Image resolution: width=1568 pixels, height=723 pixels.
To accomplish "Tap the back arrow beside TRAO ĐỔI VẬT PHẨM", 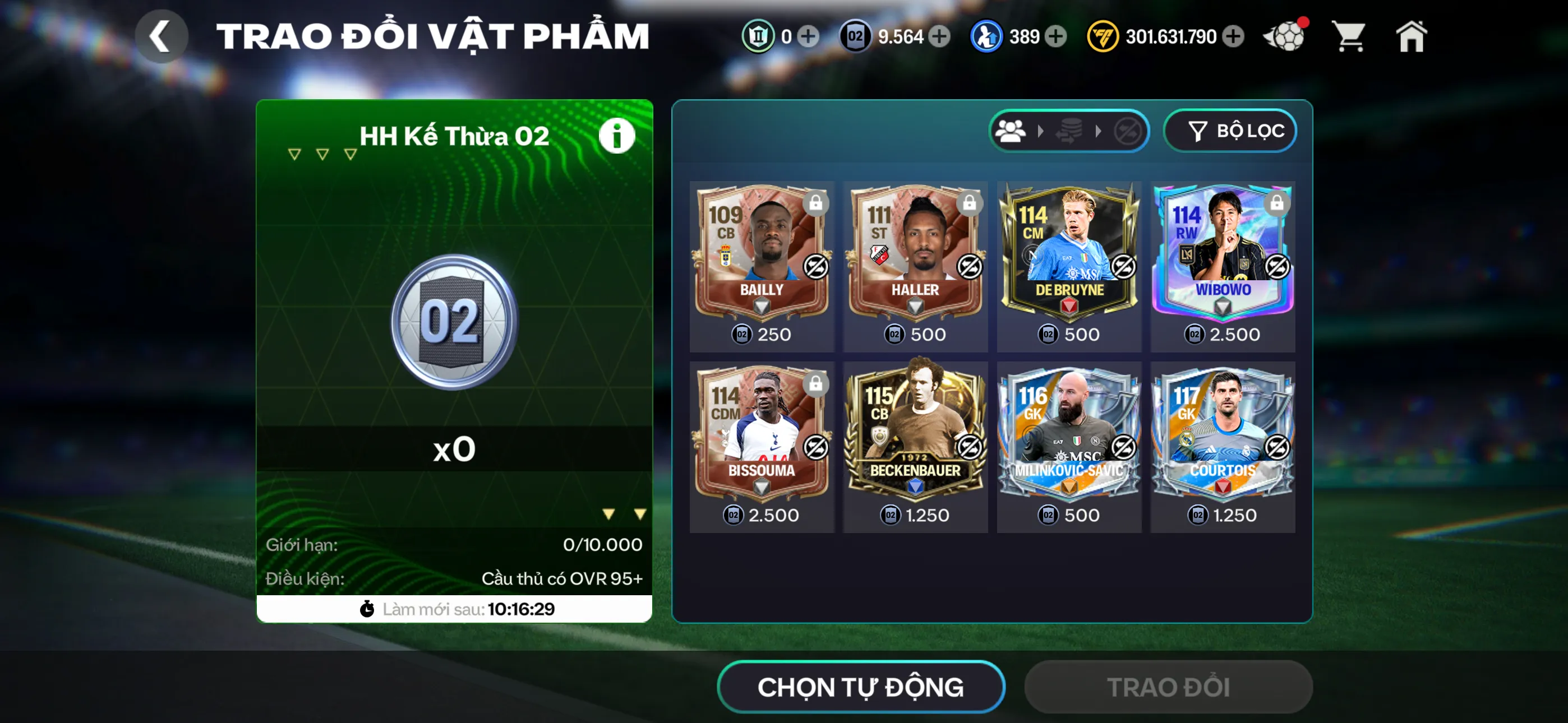I will pos(161,35).
